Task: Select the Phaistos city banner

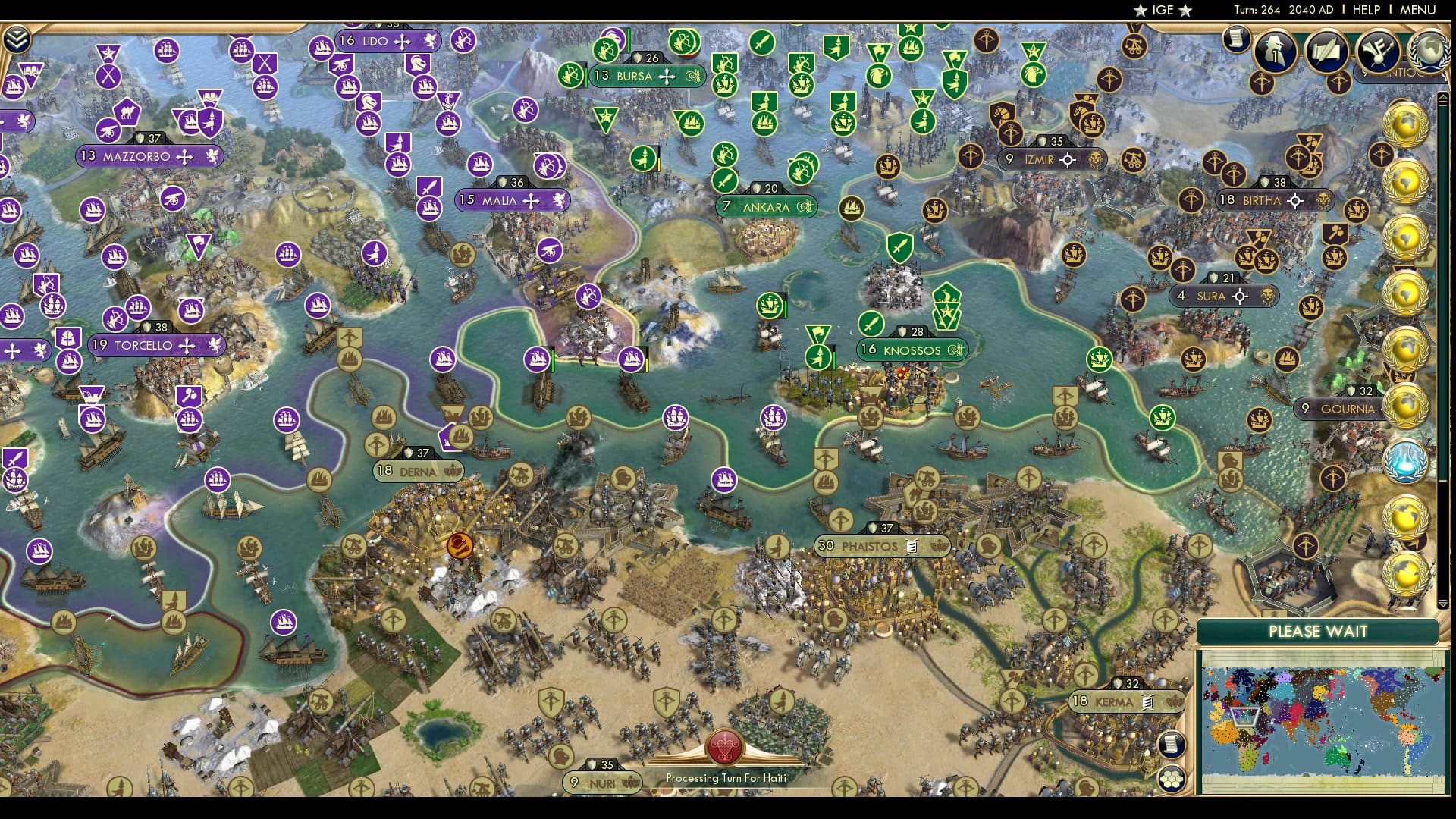Action: click(x=880, y=546)
